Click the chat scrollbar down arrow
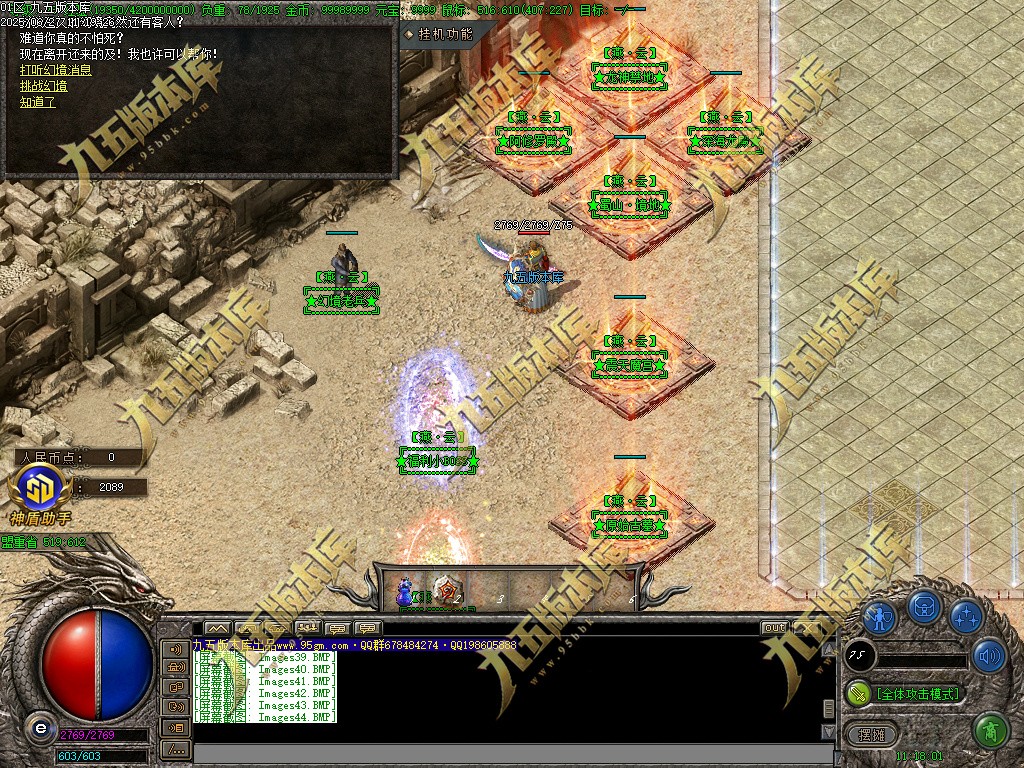This screenshot has width=1024, height=768. 828,732
